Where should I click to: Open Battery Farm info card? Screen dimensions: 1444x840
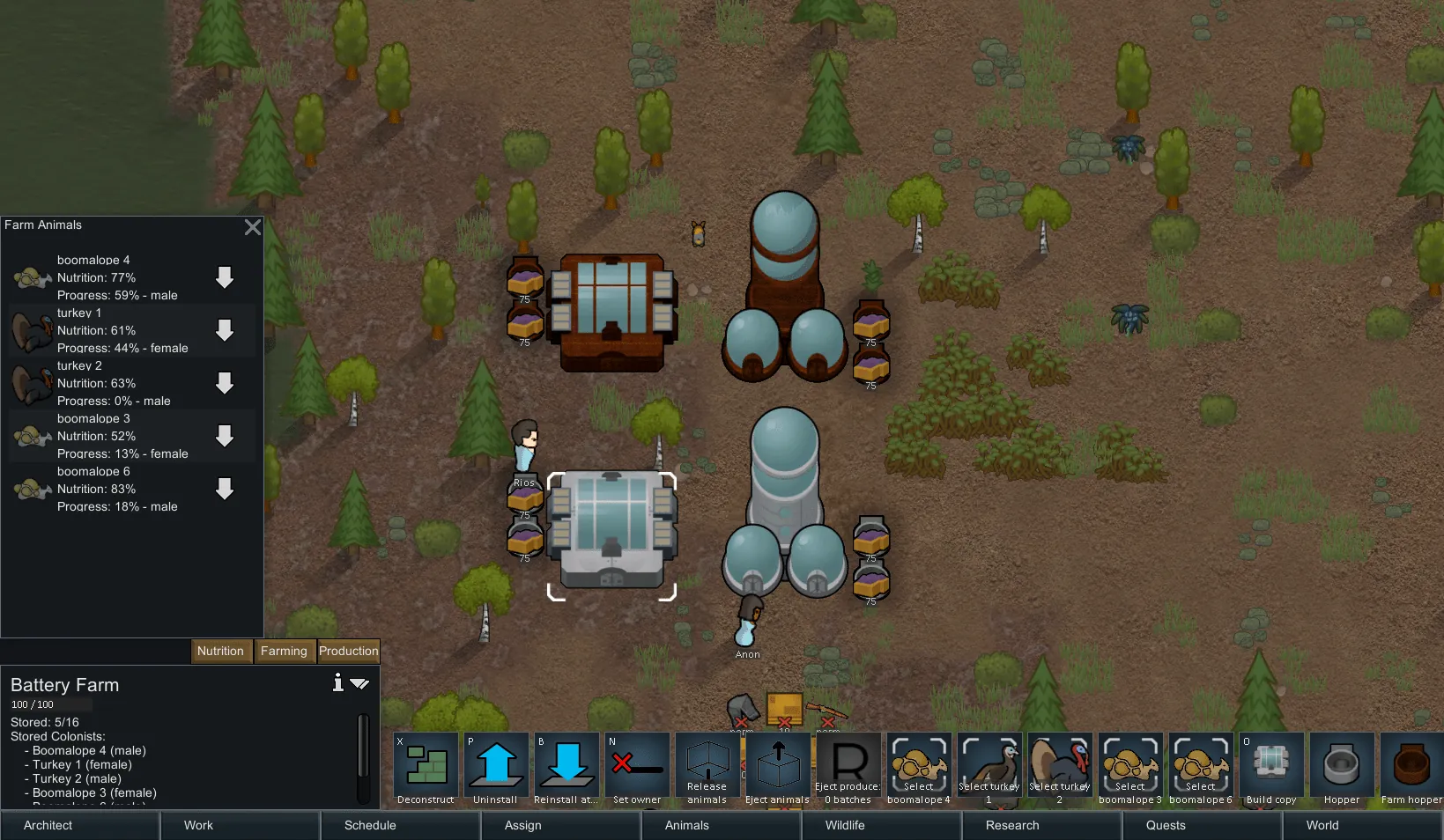tap(337, 682)
